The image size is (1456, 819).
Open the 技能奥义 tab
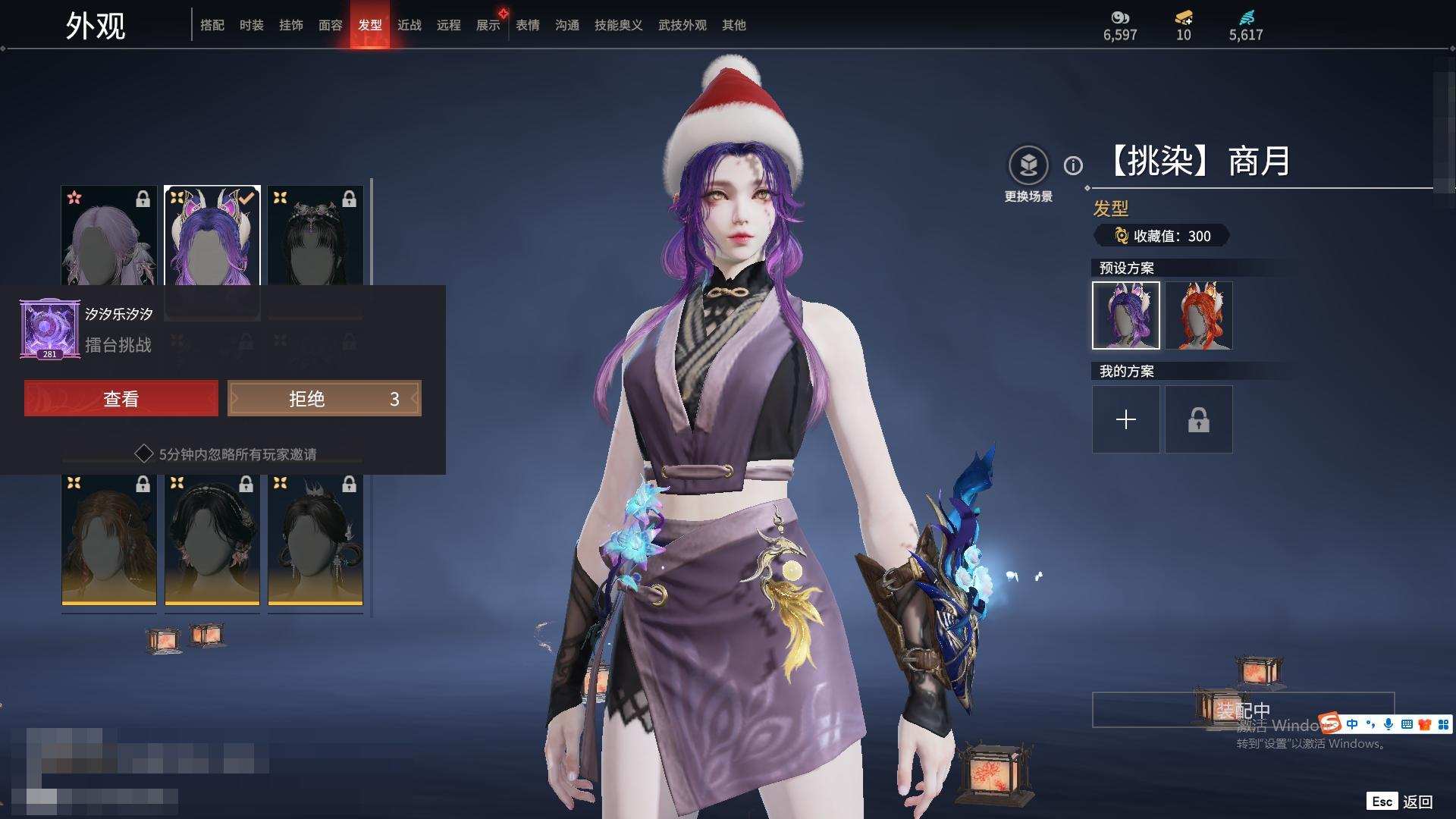pos(619,25)
